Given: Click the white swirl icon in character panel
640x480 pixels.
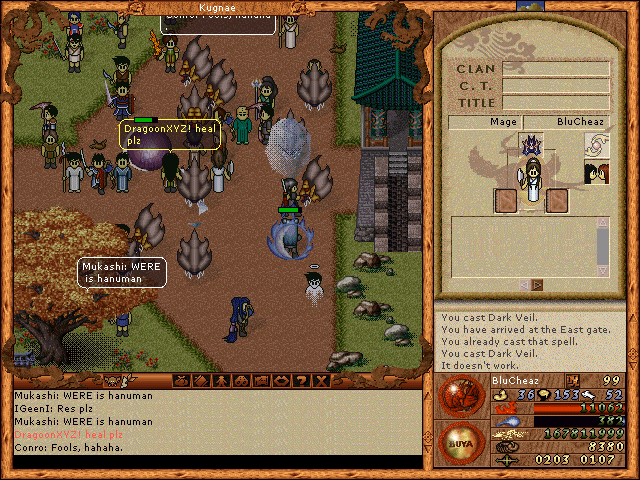Looking at the screenshot, I should tap(597, 146).
